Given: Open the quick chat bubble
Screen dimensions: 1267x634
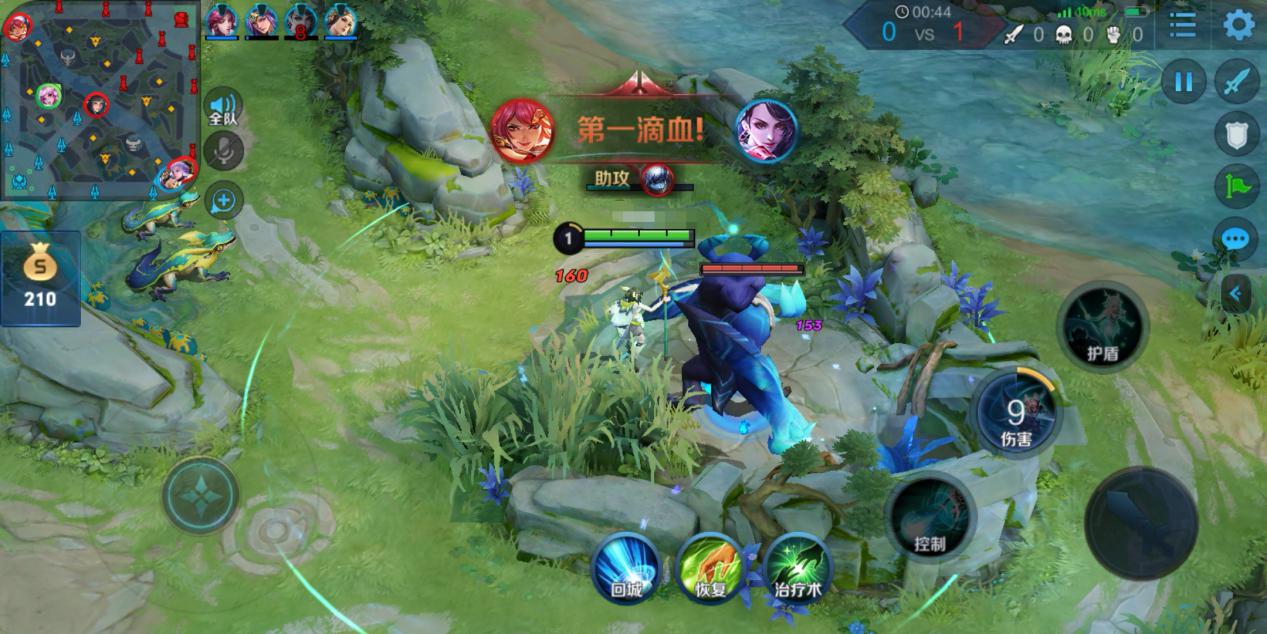Looking at the screenshot, I should pyautogui.click(x=1237, y=239).
